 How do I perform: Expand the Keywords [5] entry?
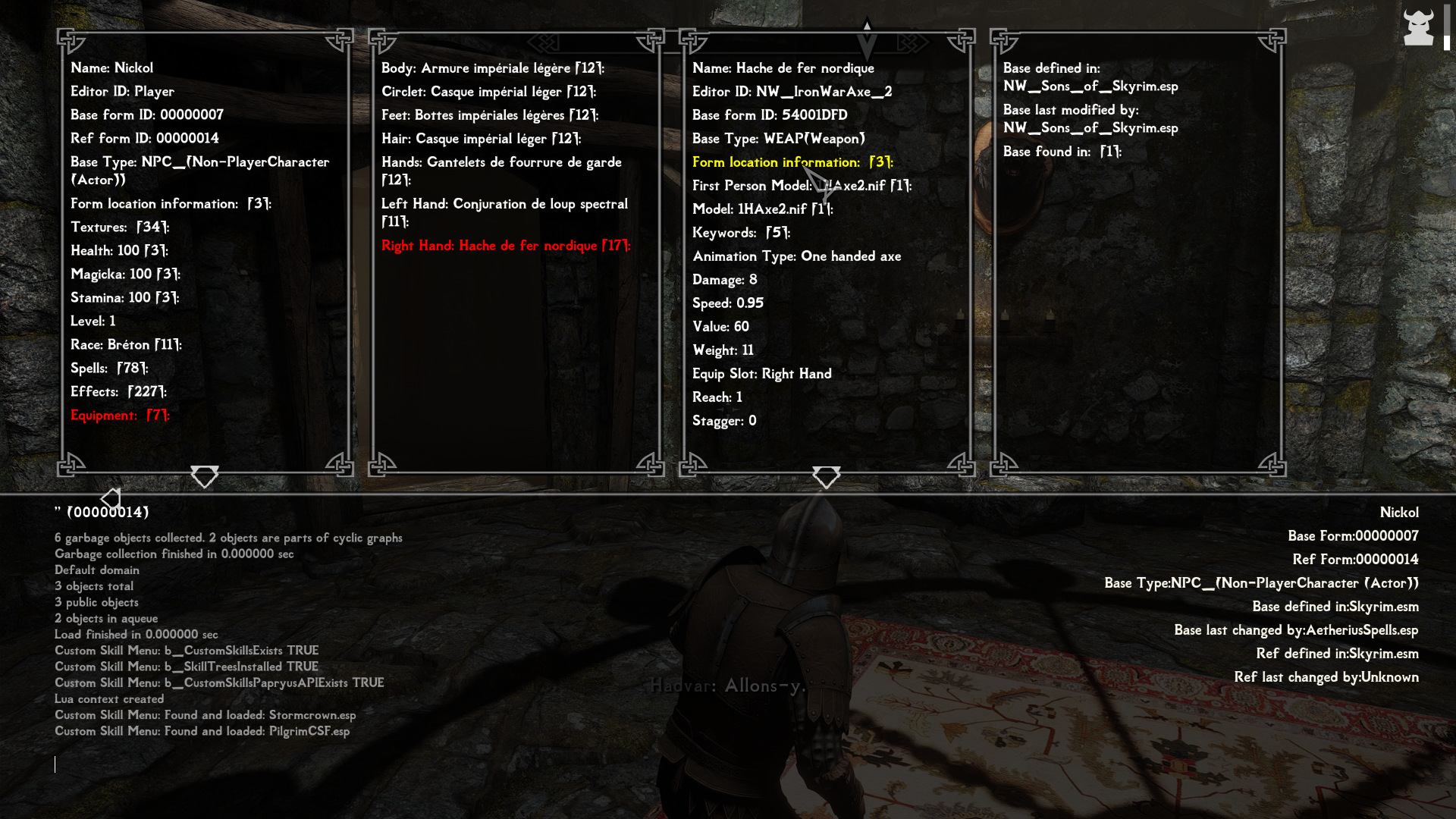[x=741, y=233]
